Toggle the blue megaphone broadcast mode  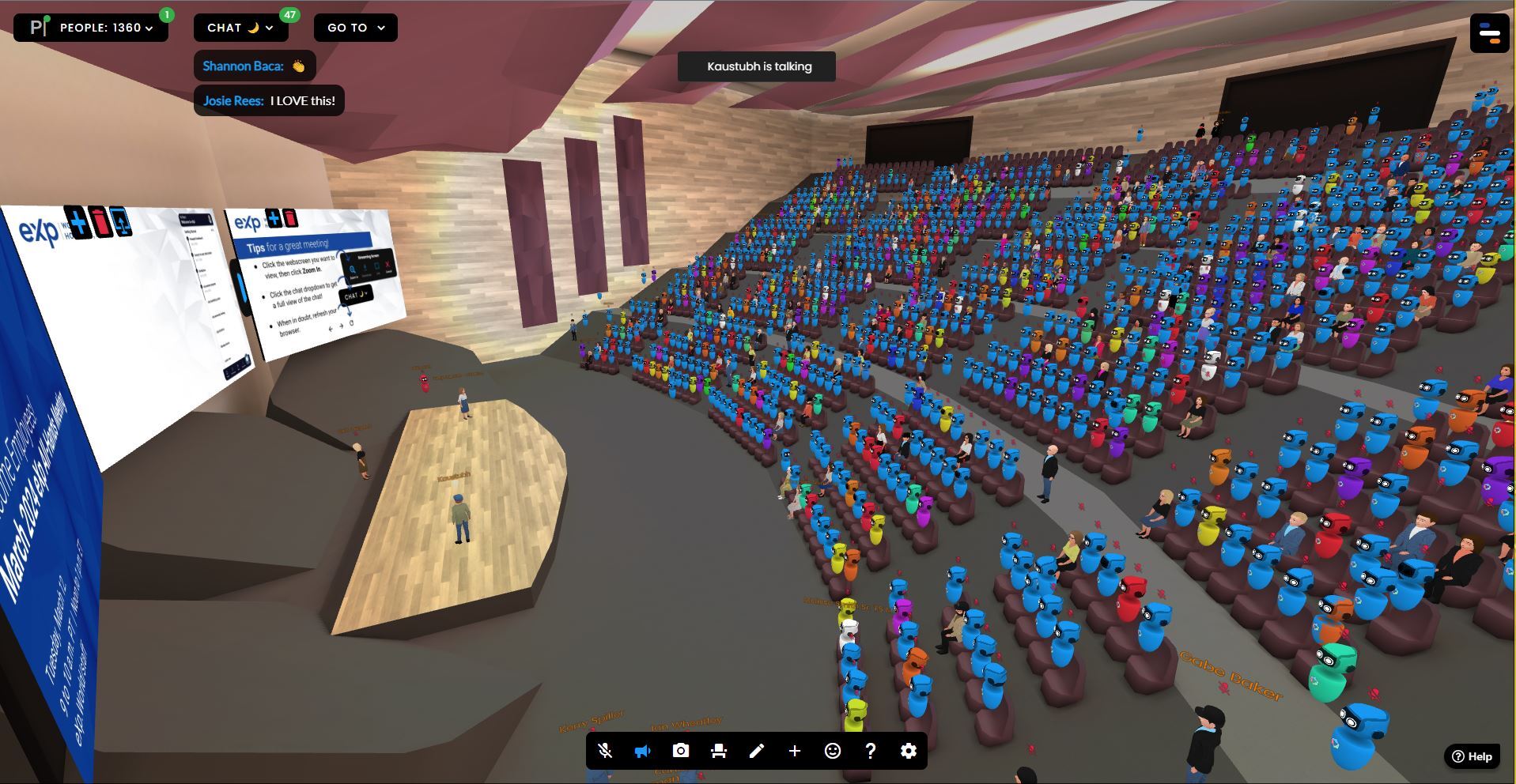(x=642, y=751)
